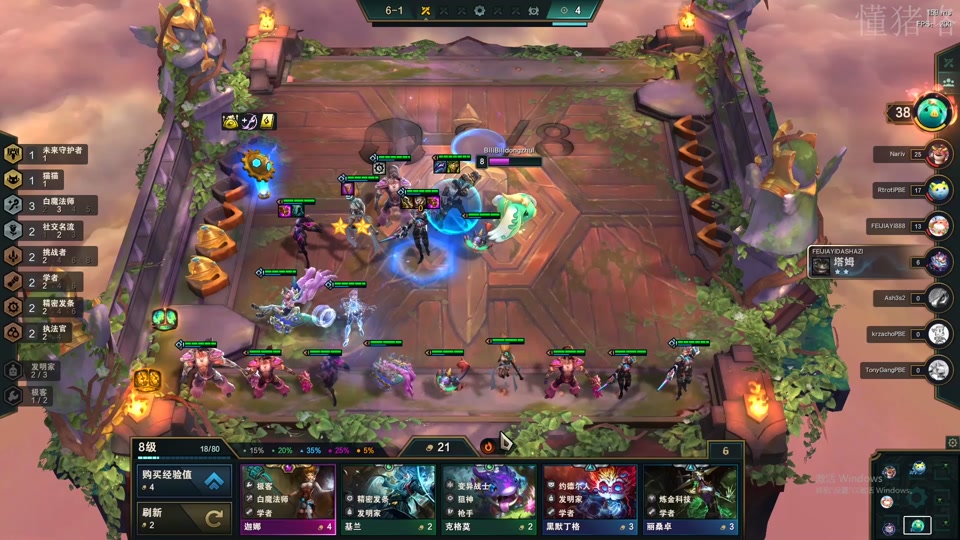The image size is (960, 540).
Task: Purchase the 黑默丁格 champion card
Action: 590,498
